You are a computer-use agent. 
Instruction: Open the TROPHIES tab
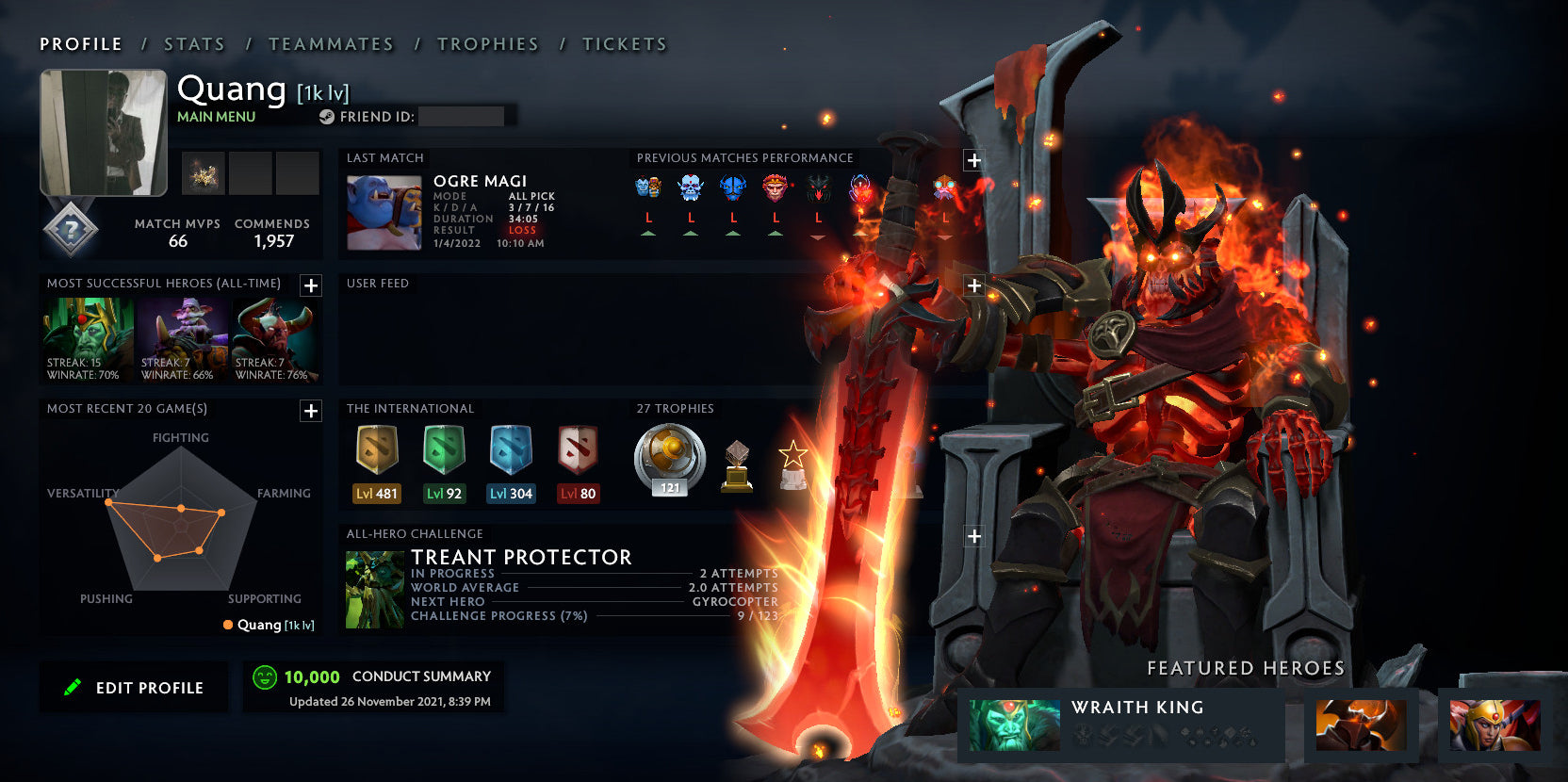click(487, 43)
